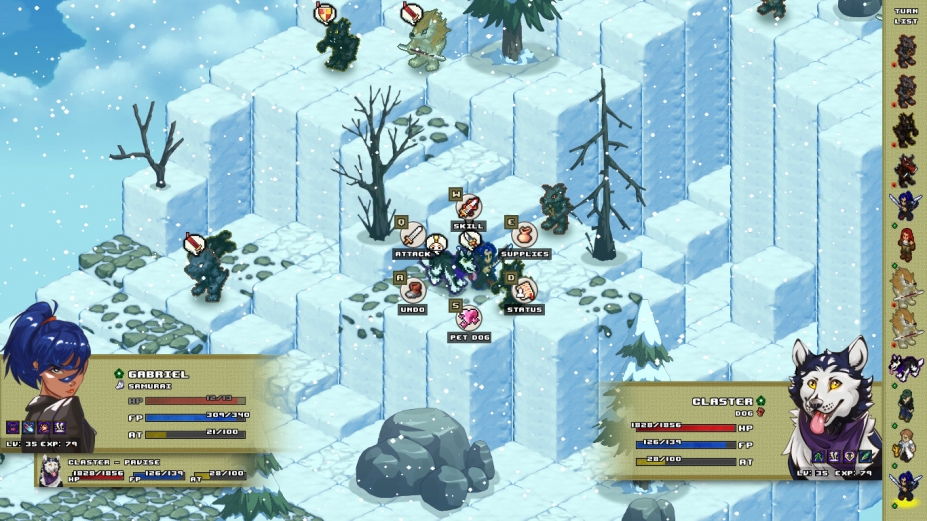
Task: Select the Undo command
Action: pos(413,291)
